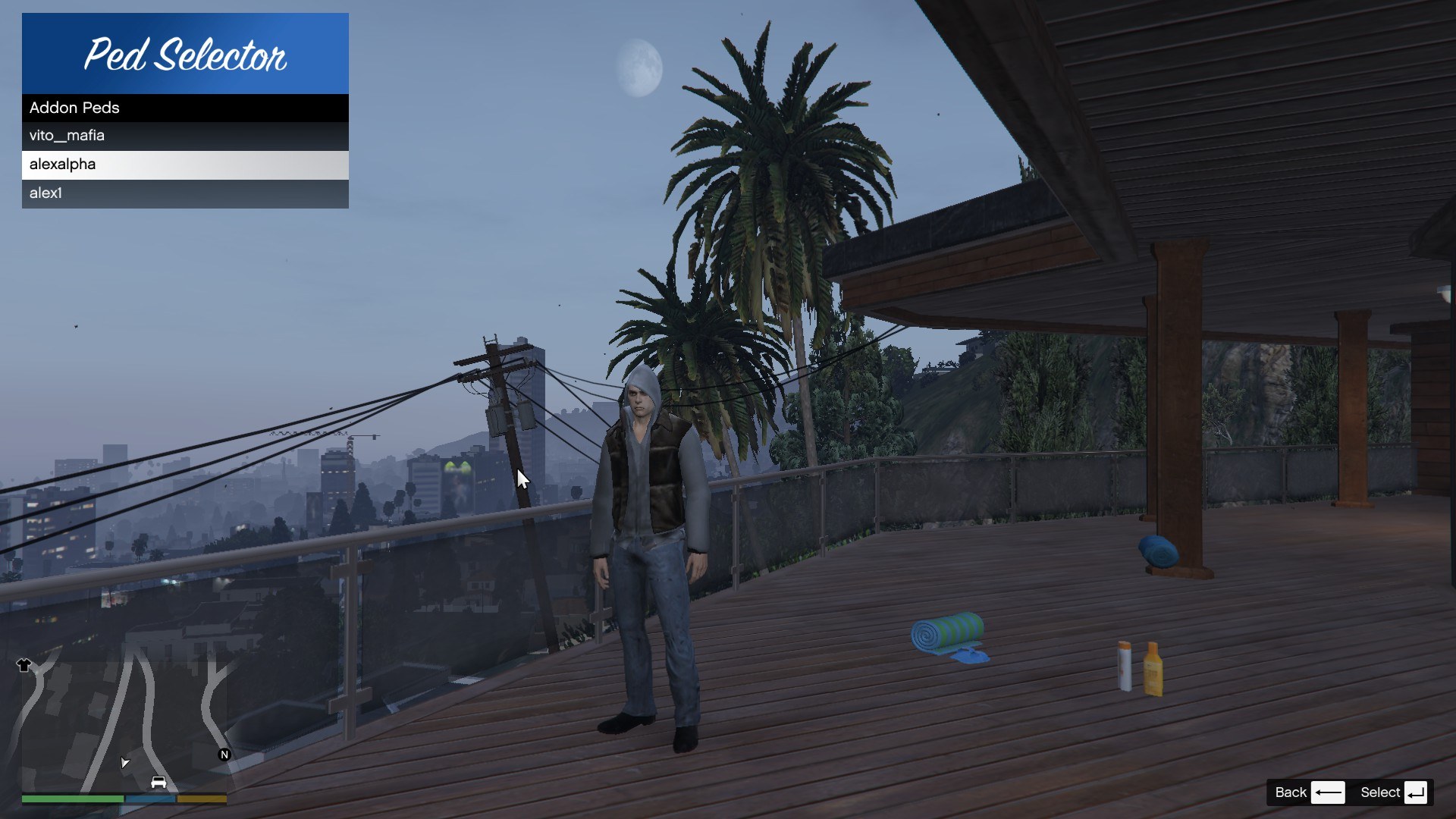Viewport: 1456px width, 819px height.
Task: Collapse the Ped Selector menu via its title bar
Action: click(185, 53)
